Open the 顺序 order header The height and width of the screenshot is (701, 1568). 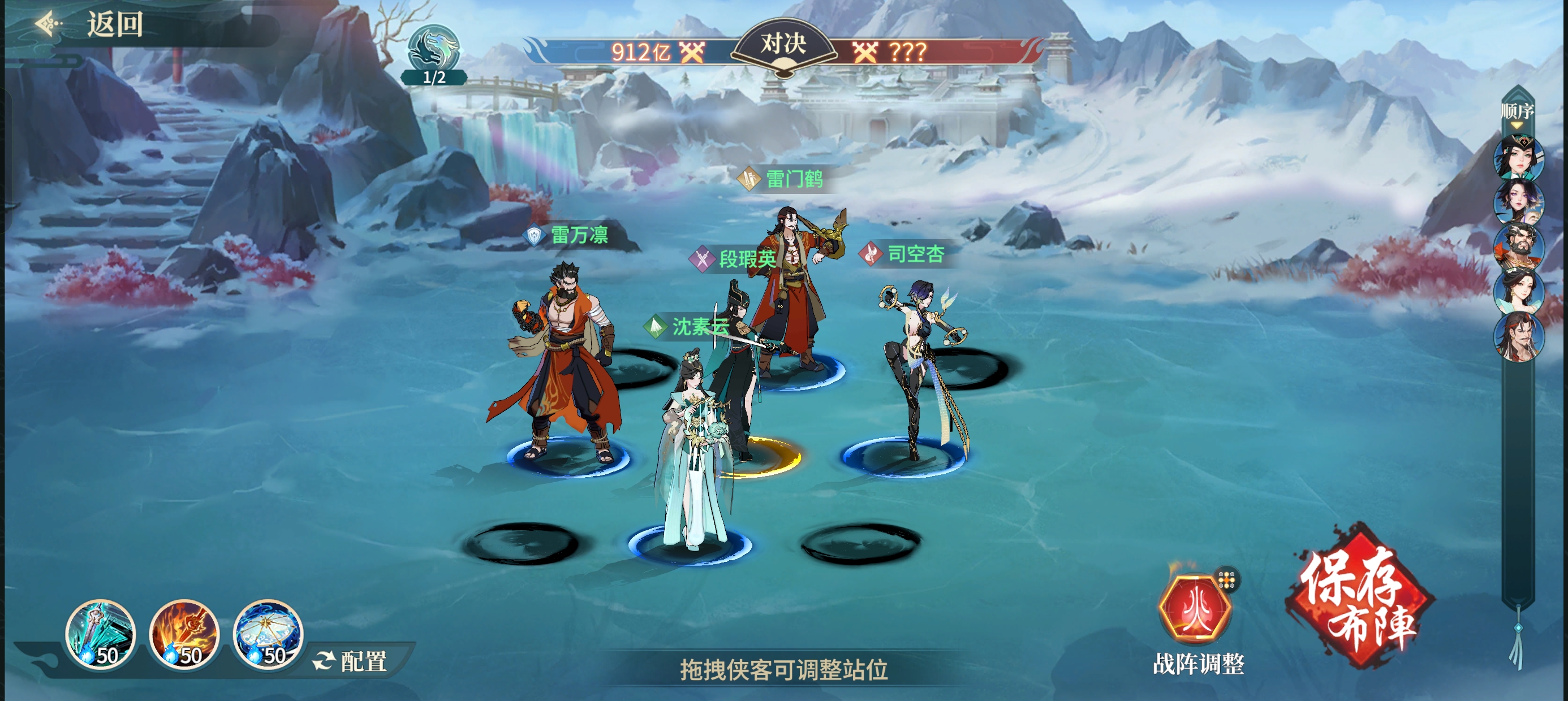(1517, 111)
